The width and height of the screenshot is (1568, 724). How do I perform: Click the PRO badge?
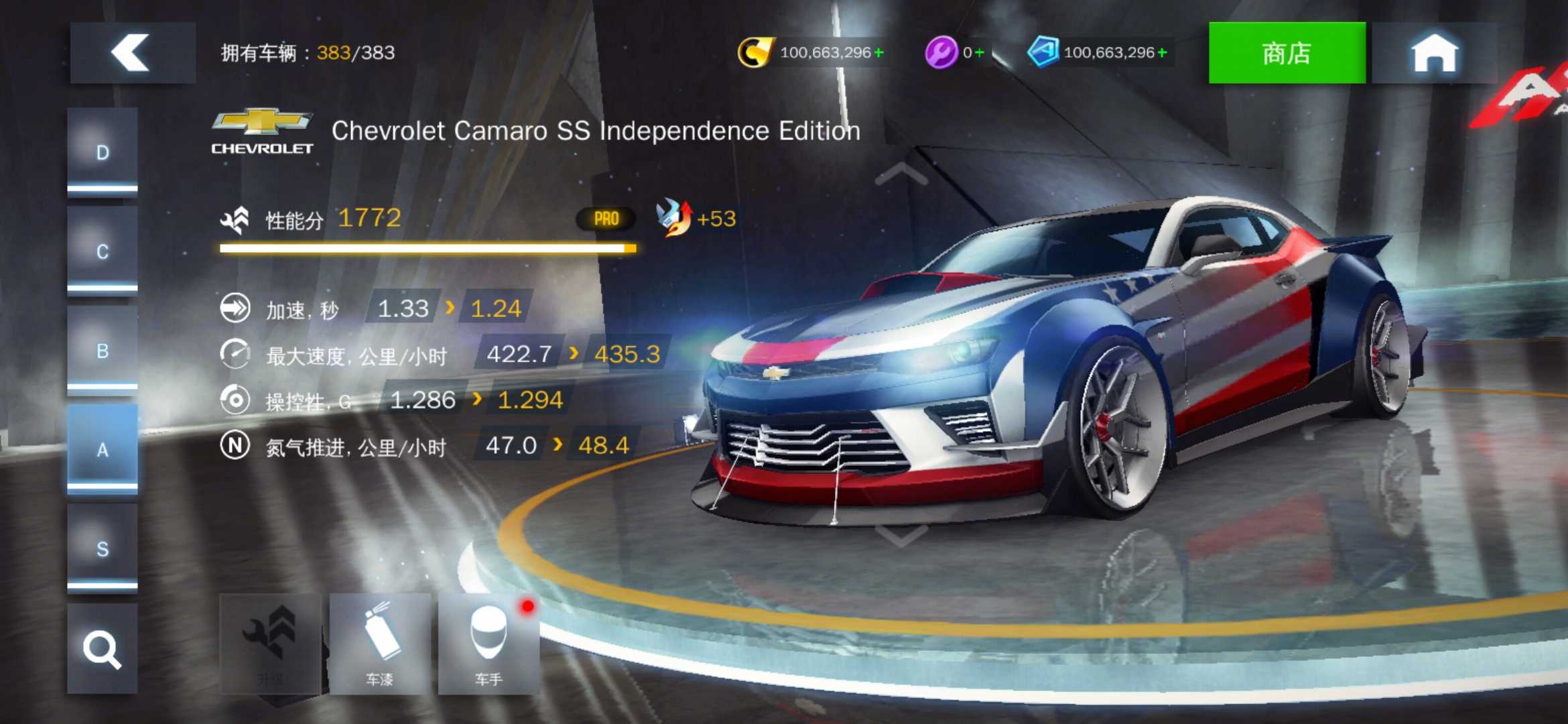point(606,219)
